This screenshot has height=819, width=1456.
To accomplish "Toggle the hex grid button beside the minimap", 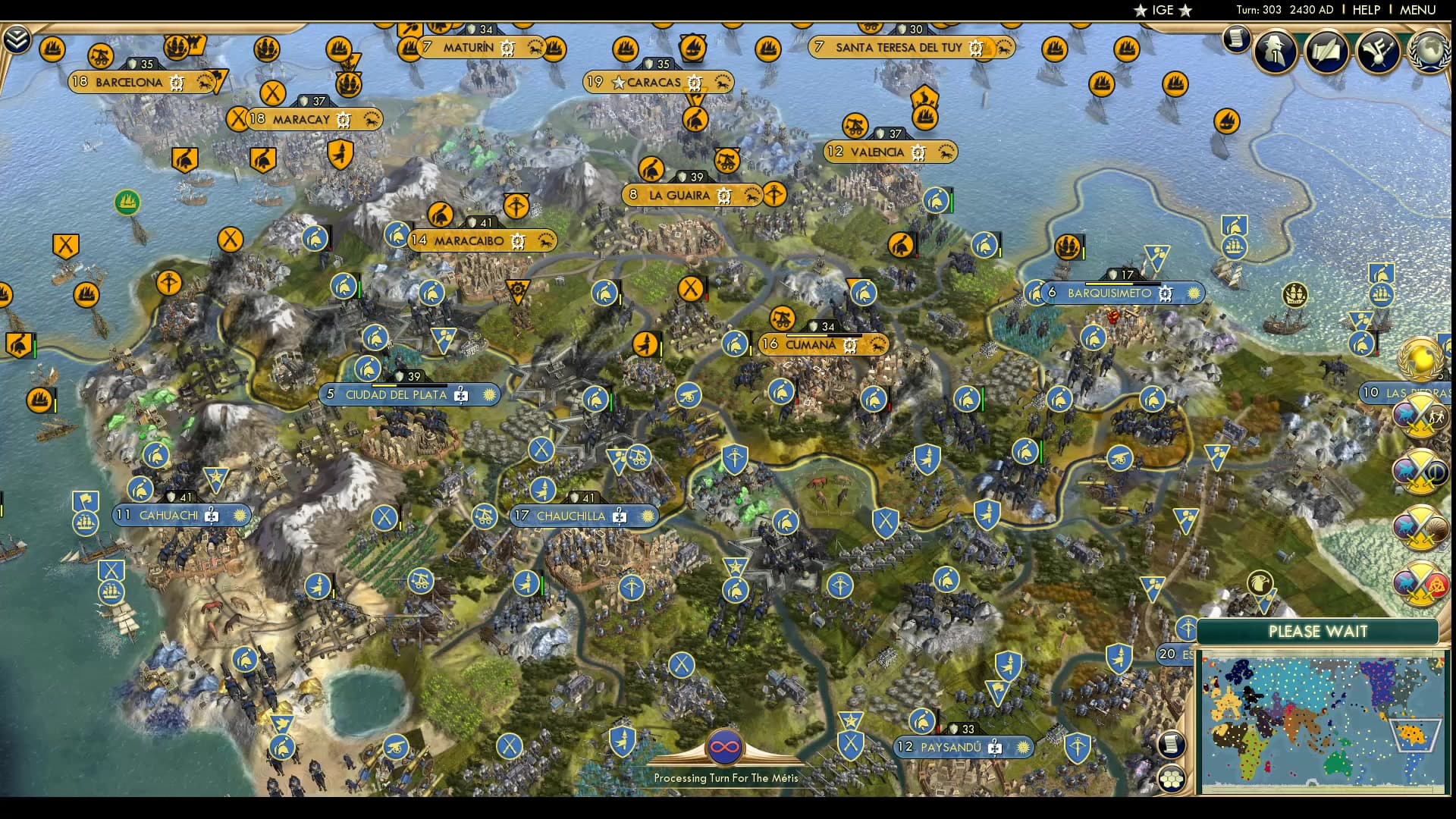I will point(1172,779).
